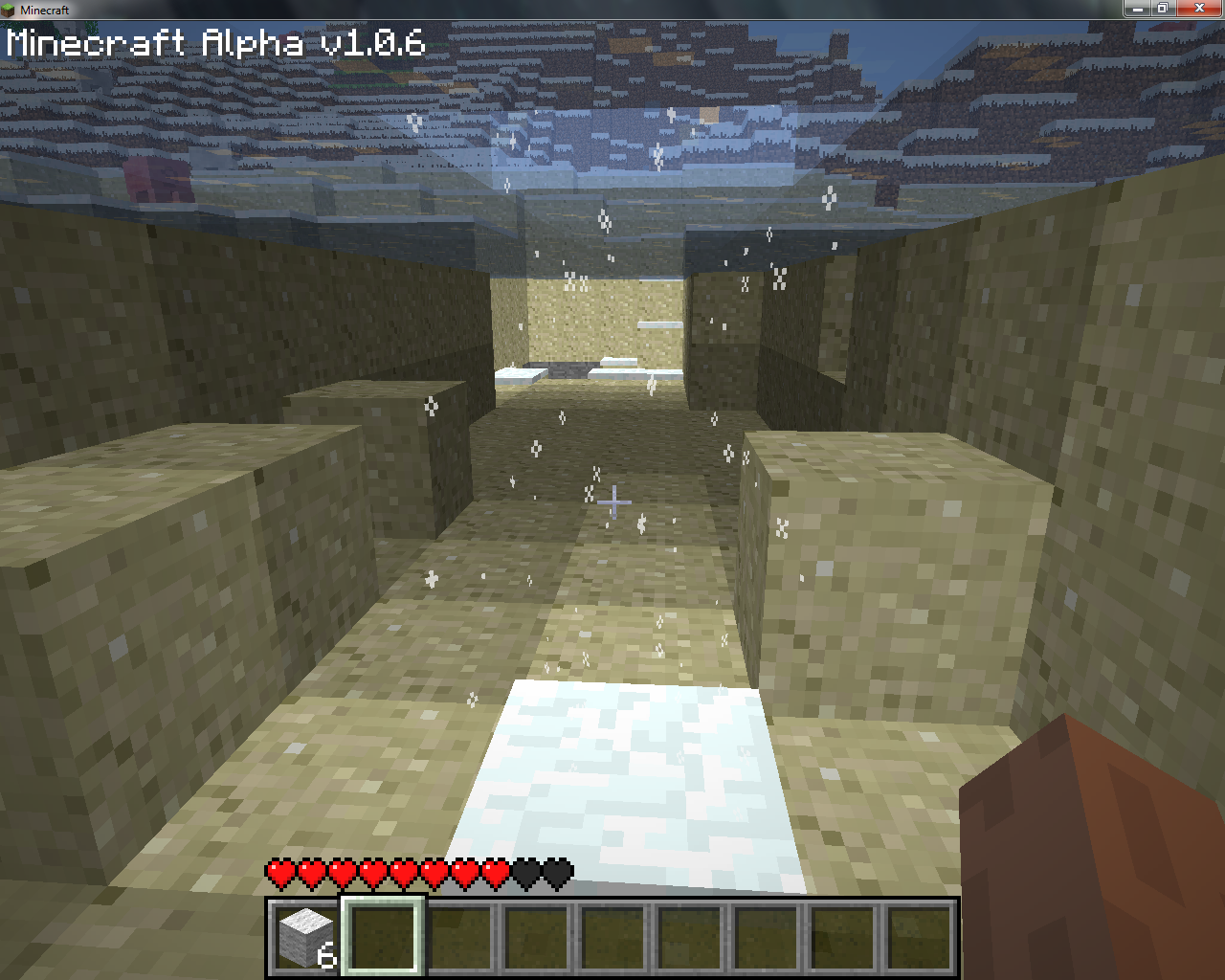Select the snow block hotbar slot
The image size is (1225, 980).
coord(305,936)
